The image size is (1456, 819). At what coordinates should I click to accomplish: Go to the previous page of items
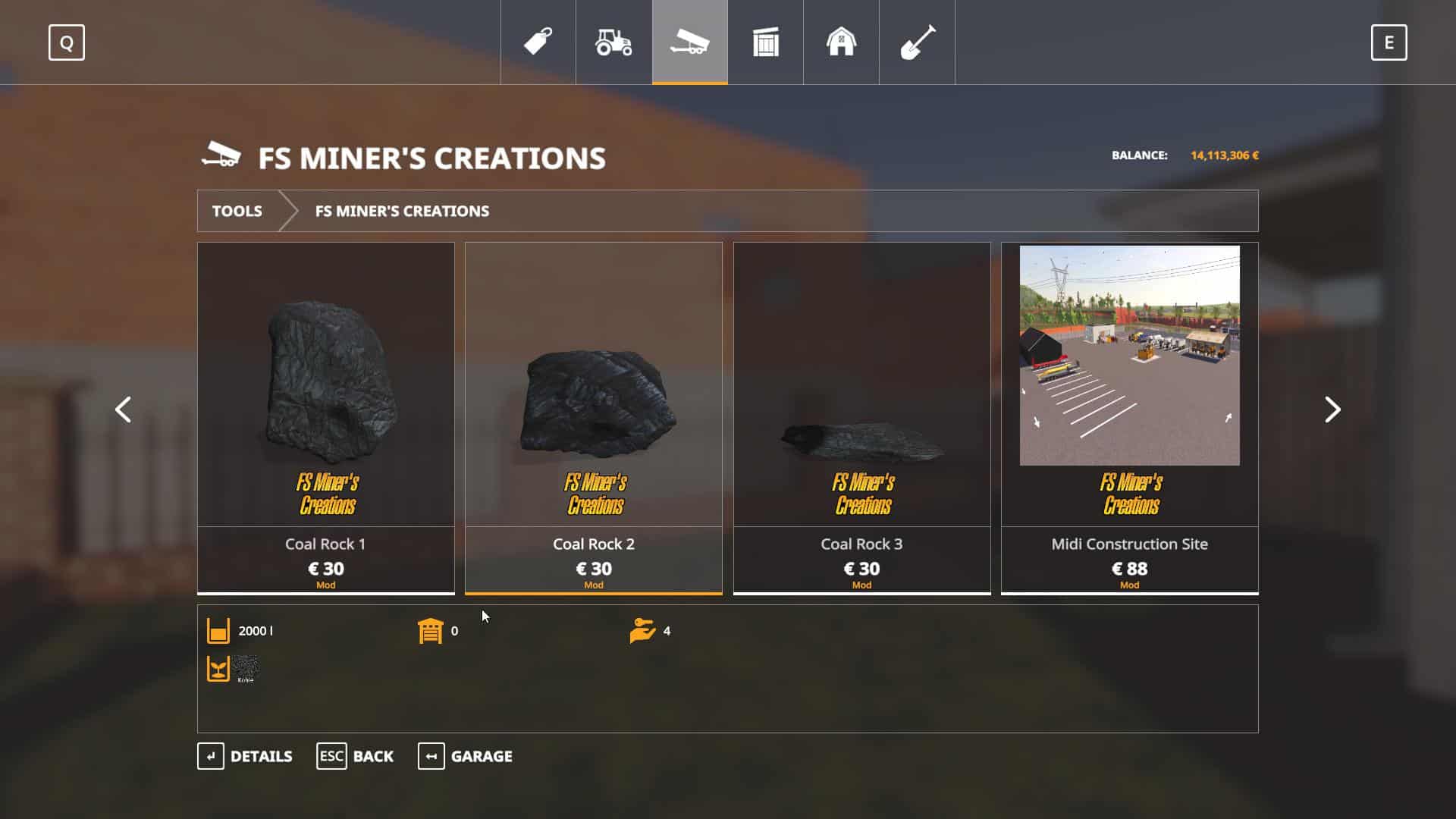pos(123,409)
